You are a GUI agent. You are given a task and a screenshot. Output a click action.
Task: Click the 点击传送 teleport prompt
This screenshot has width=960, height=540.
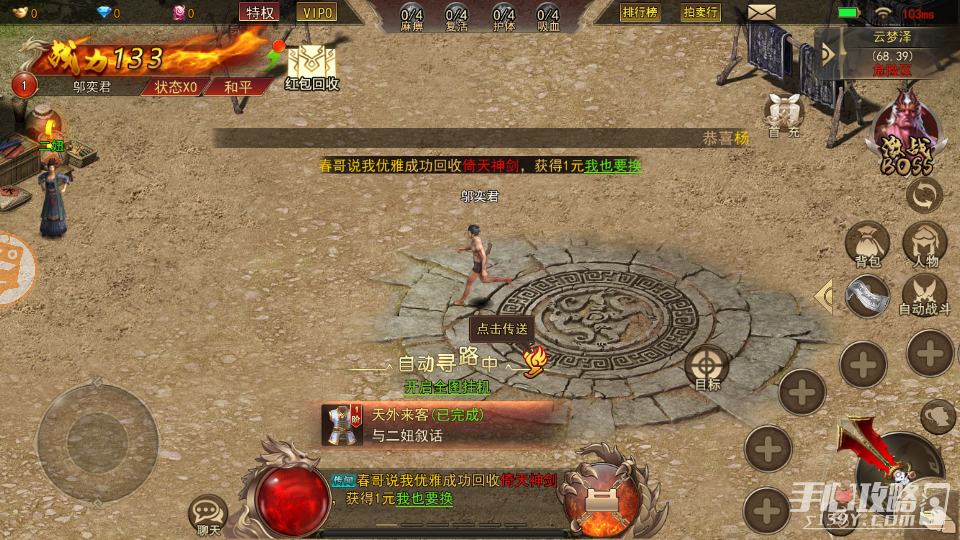click(x=503, y=329)
